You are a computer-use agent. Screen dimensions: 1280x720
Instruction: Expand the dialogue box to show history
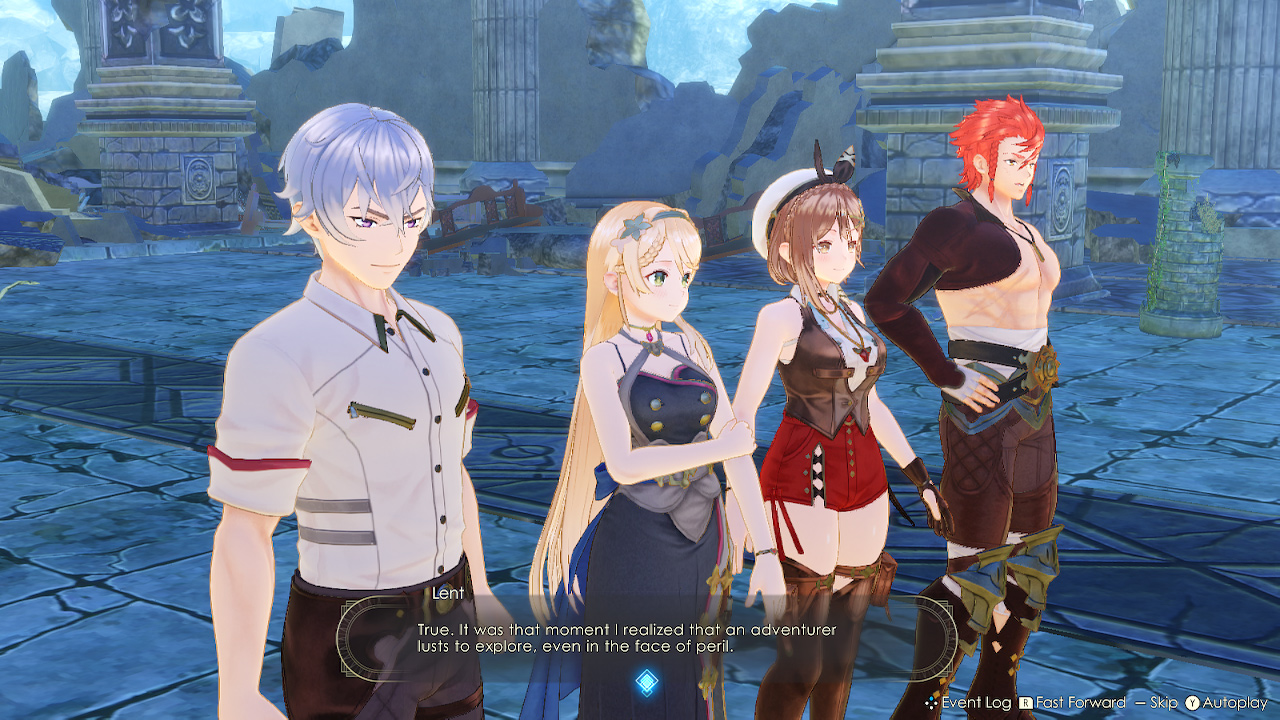click(975, 702)
